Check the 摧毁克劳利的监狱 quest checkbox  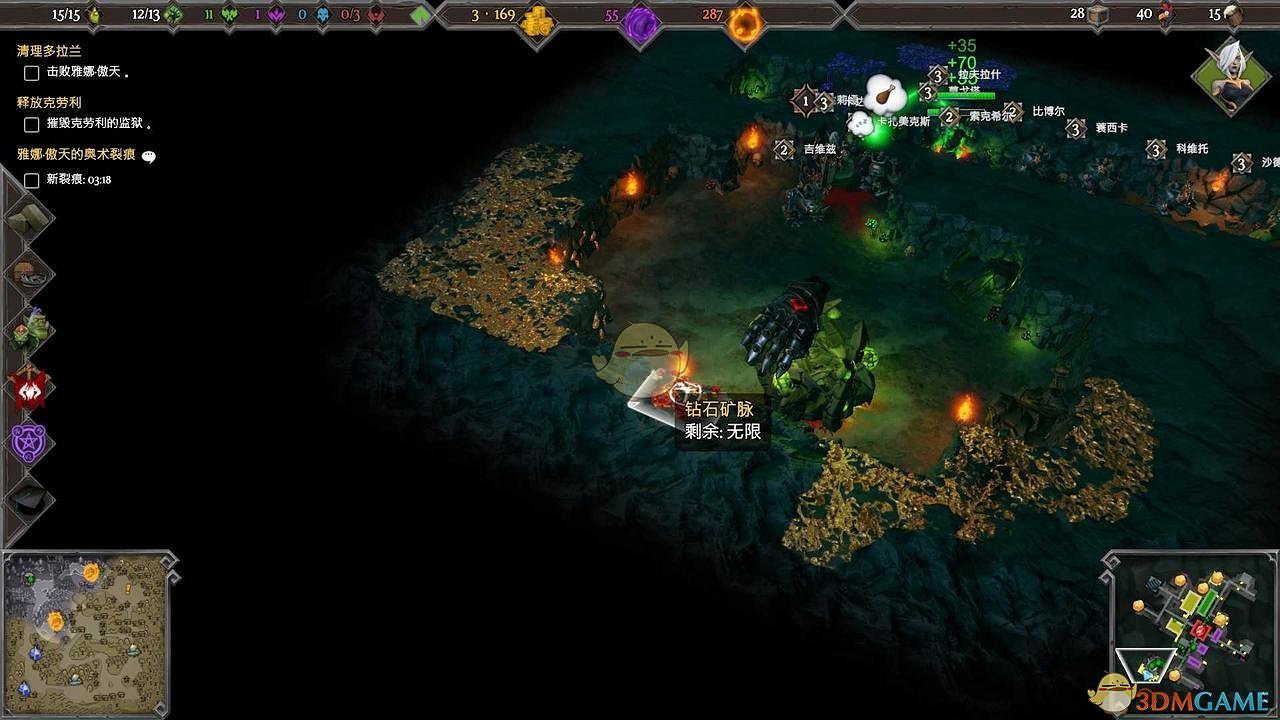tap(30, 125)
